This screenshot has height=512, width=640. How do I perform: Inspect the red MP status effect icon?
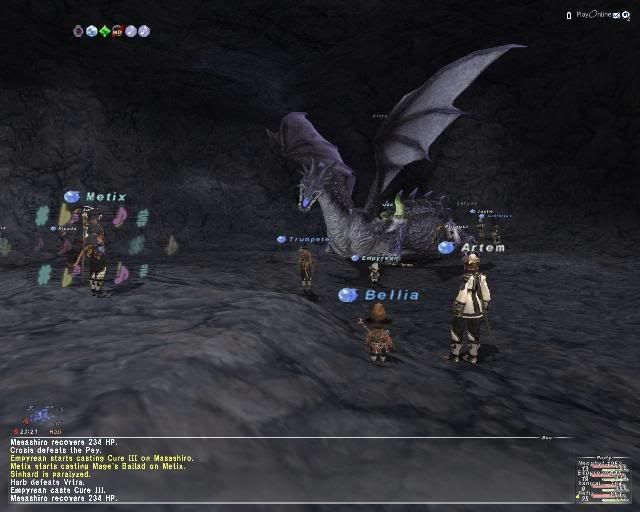pos(118,31)
